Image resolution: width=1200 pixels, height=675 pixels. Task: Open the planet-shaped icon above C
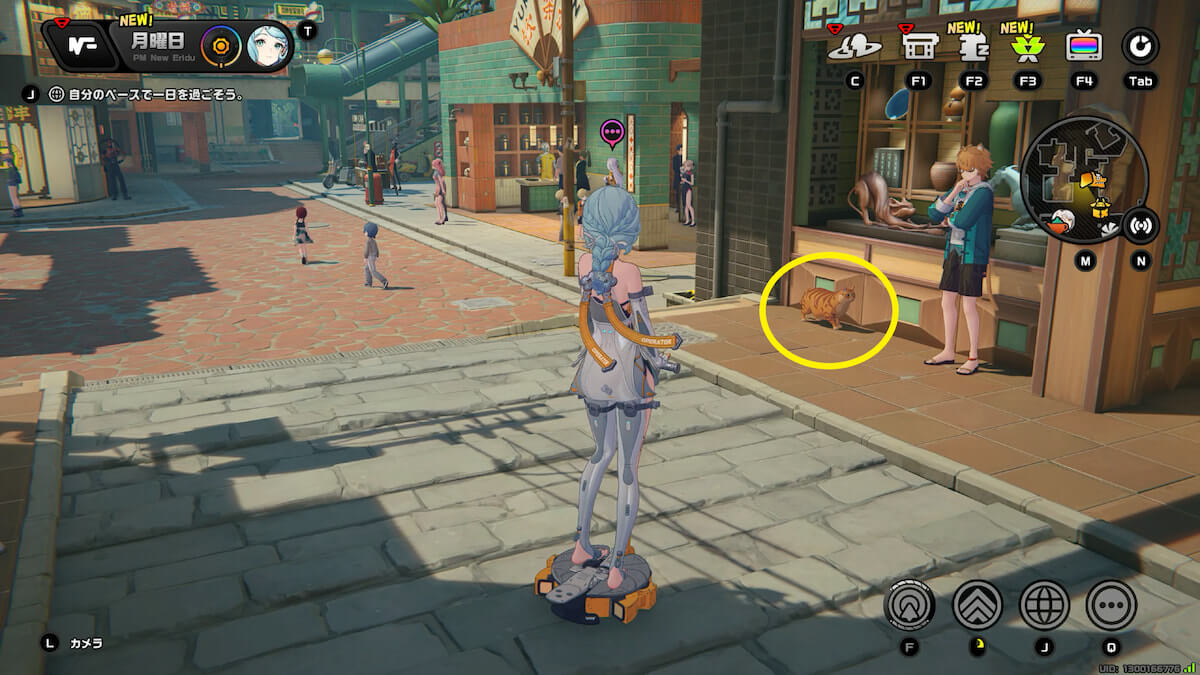click(854, 46)
